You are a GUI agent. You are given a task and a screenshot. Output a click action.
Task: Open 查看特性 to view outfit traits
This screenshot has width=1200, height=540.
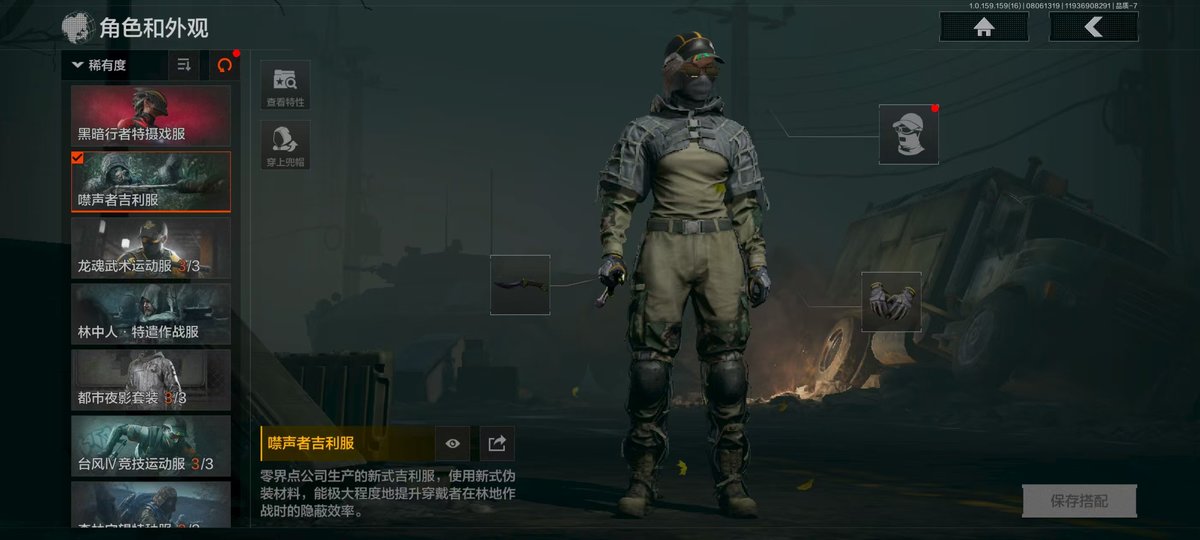(285, 85)
